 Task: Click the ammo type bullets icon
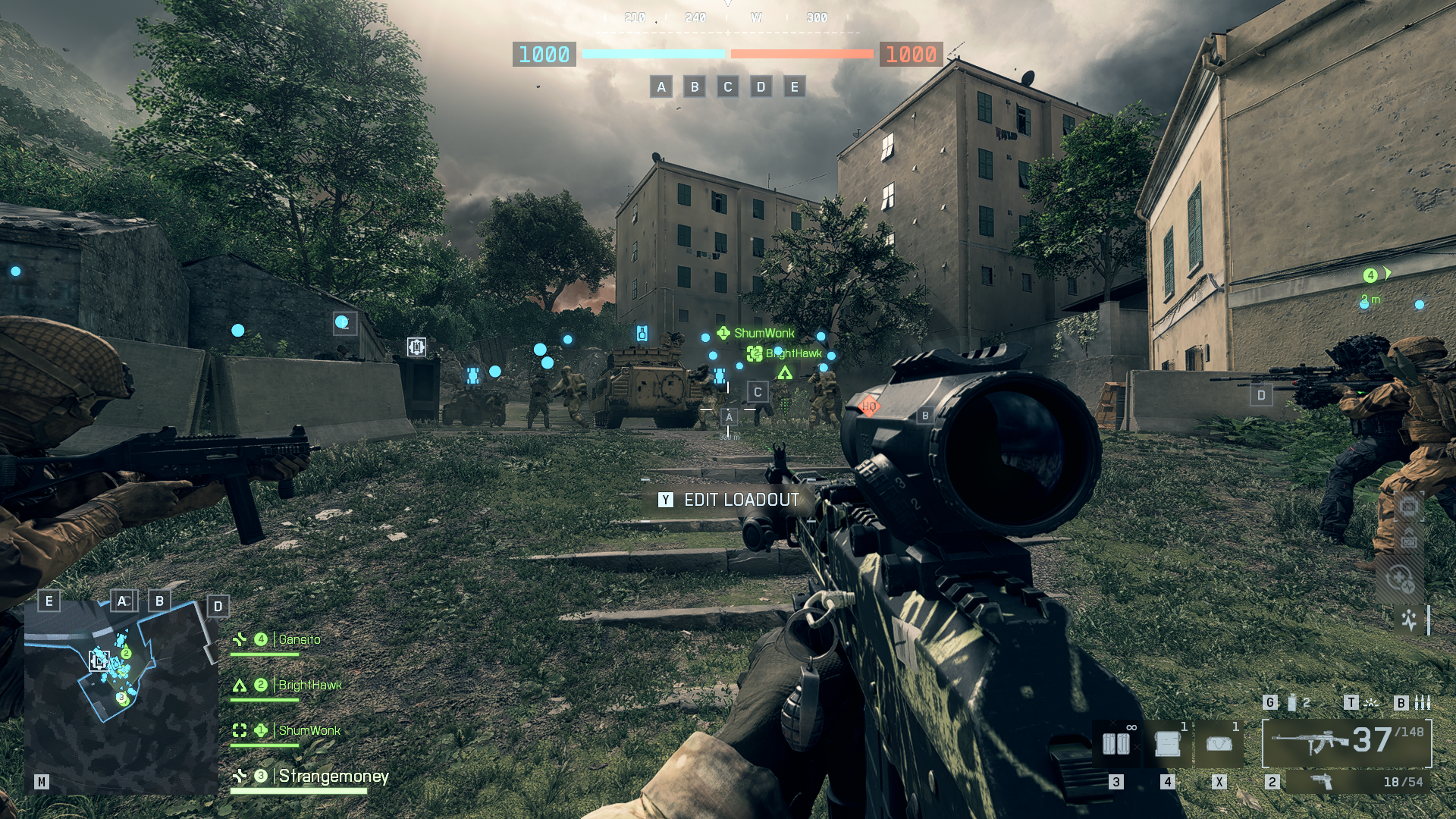point(1423,703)
